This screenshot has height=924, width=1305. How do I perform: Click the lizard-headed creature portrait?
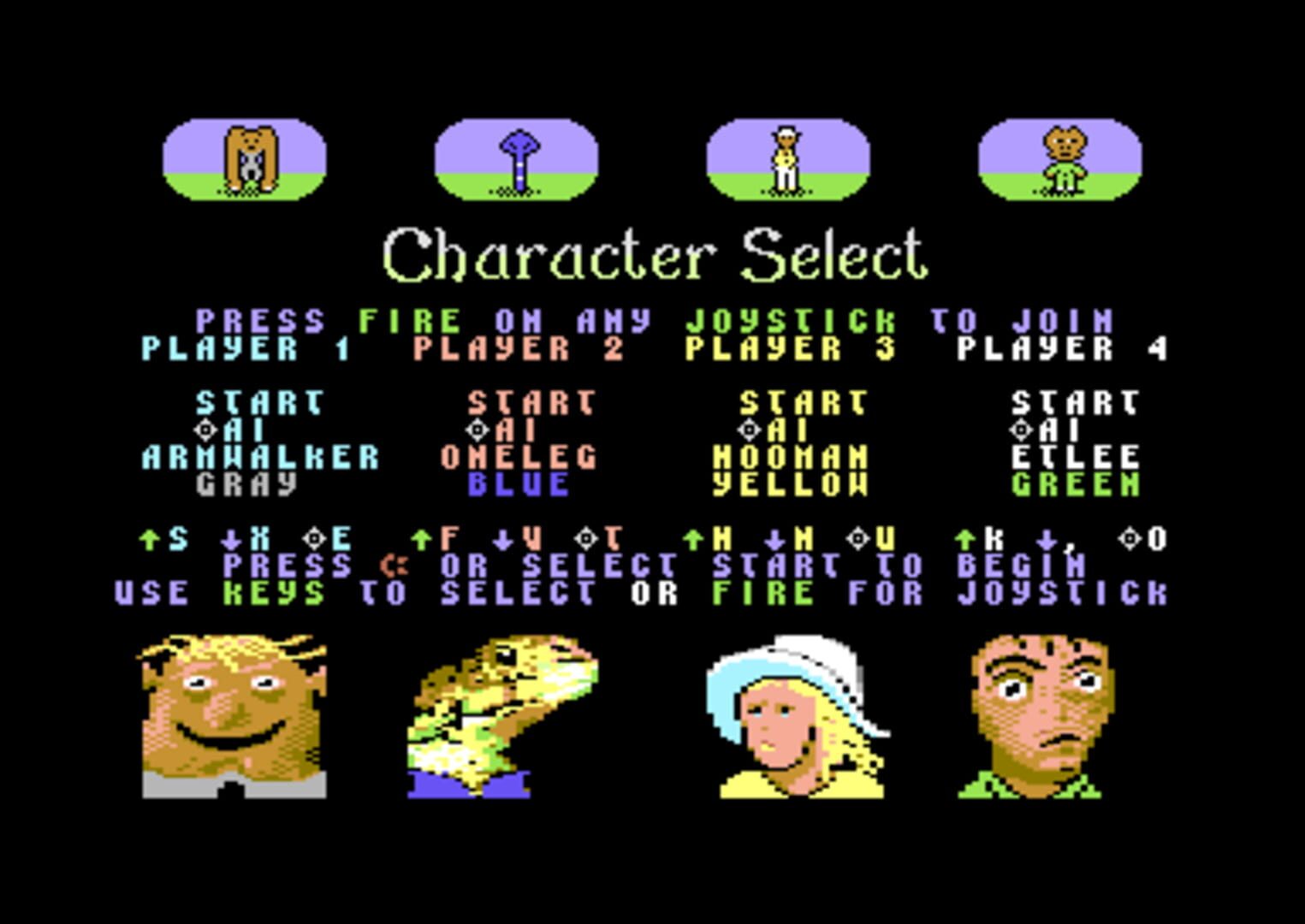click(x=501, y=716)
